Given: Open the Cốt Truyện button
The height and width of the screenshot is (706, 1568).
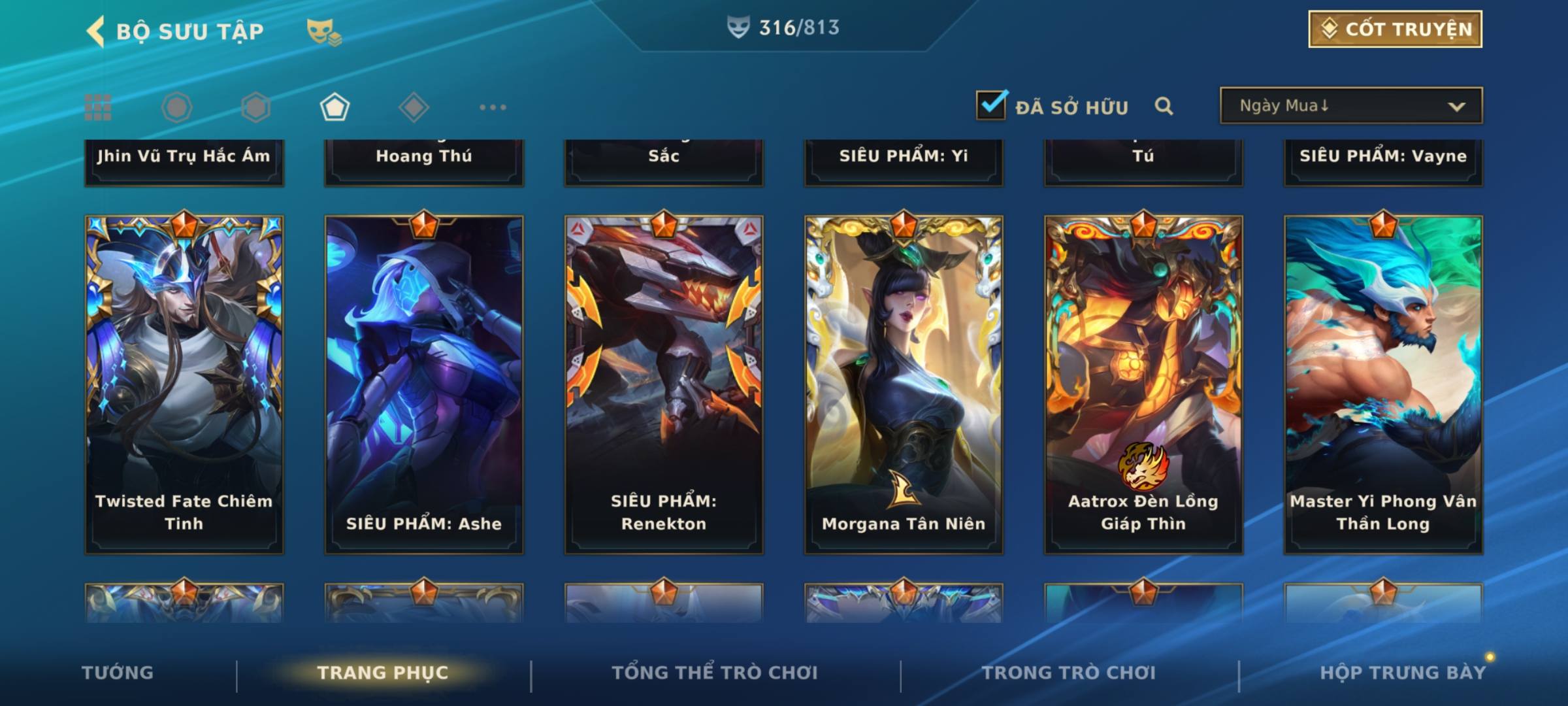Looking at the screenshot, I should click(1395, 29).
